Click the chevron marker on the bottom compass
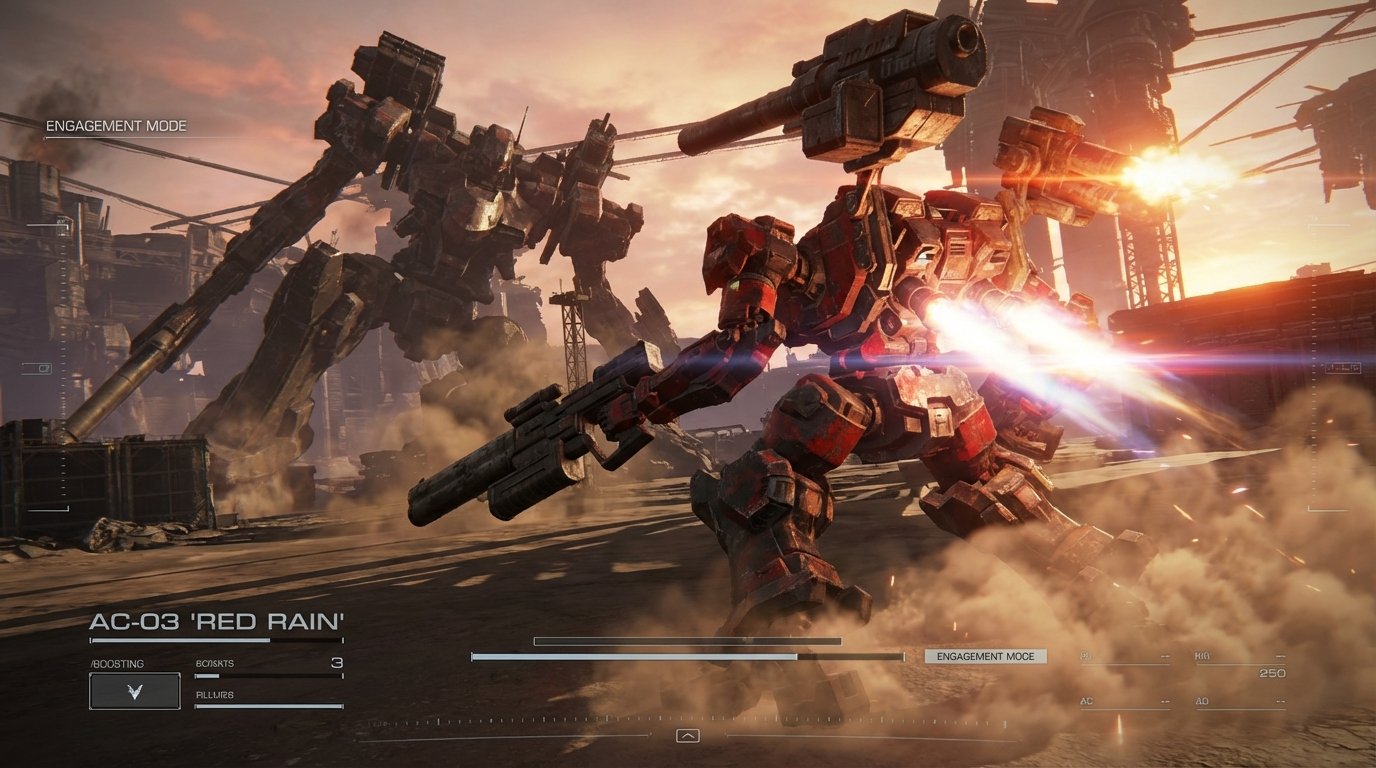Viewport: 1376px width, 768px height. click(688, 734)
